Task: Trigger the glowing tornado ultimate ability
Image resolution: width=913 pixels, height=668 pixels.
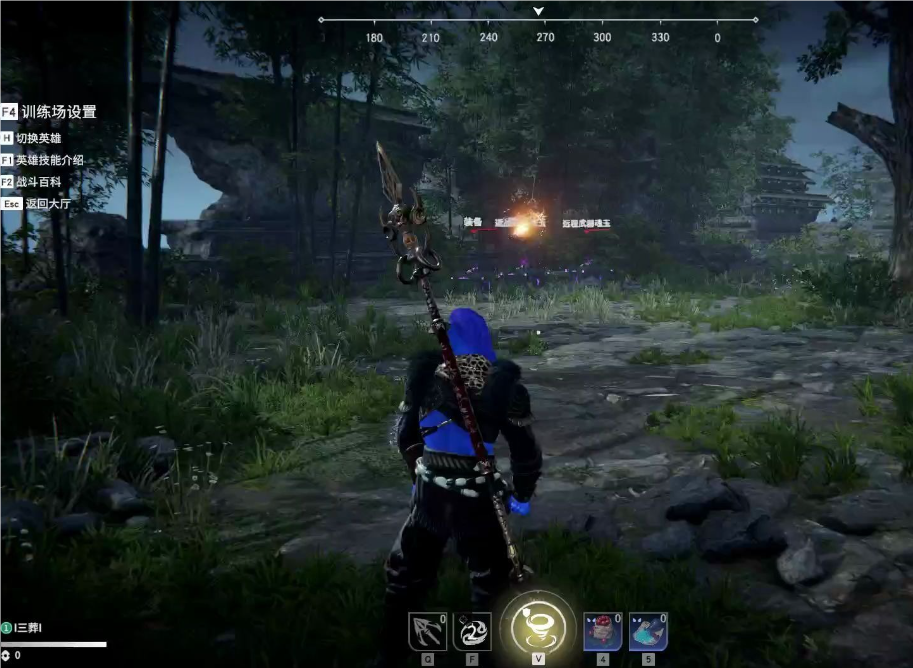Action: (x=538, y=626)
